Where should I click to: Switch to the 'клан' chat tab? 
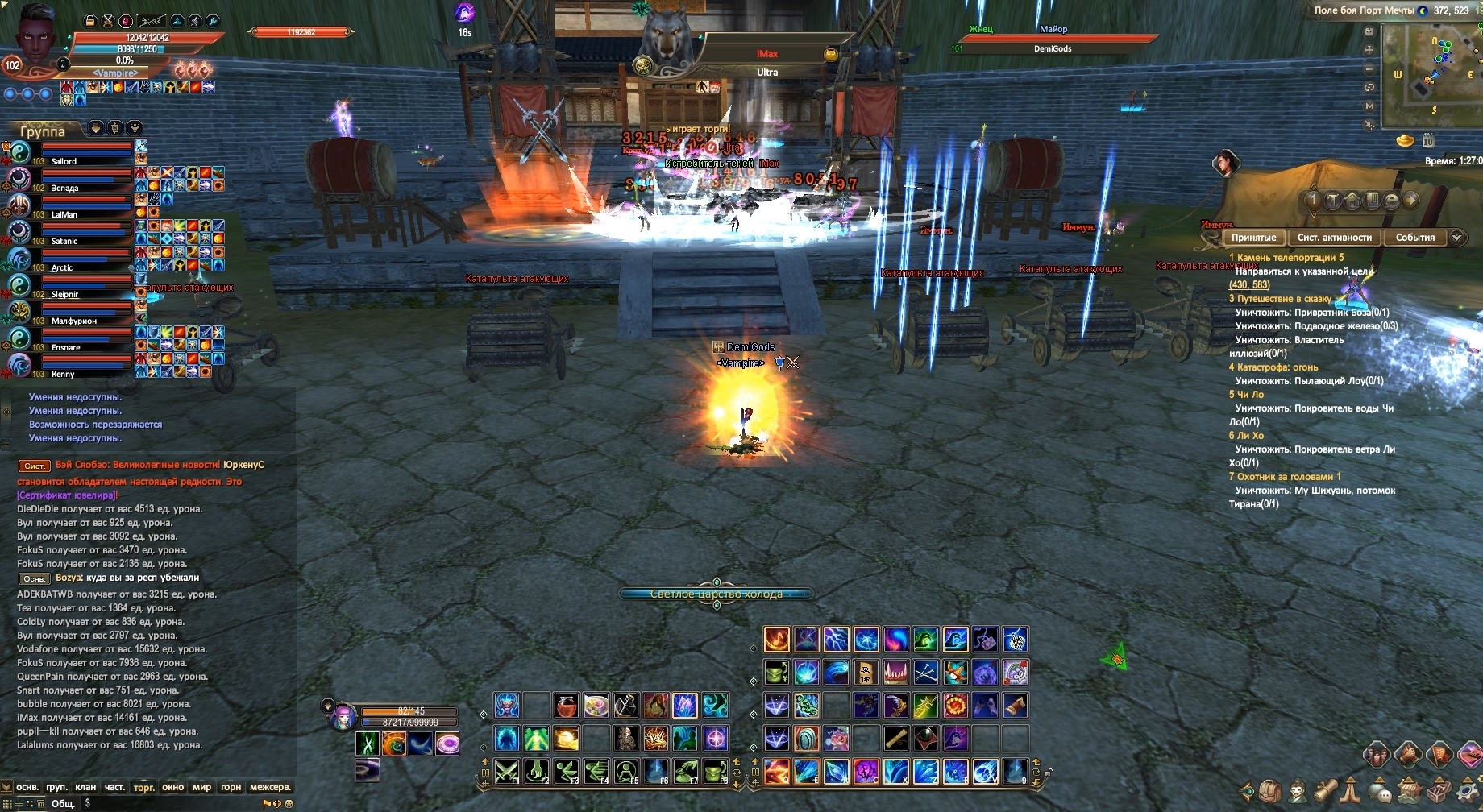pyautogui.click(x=85, y=787)
